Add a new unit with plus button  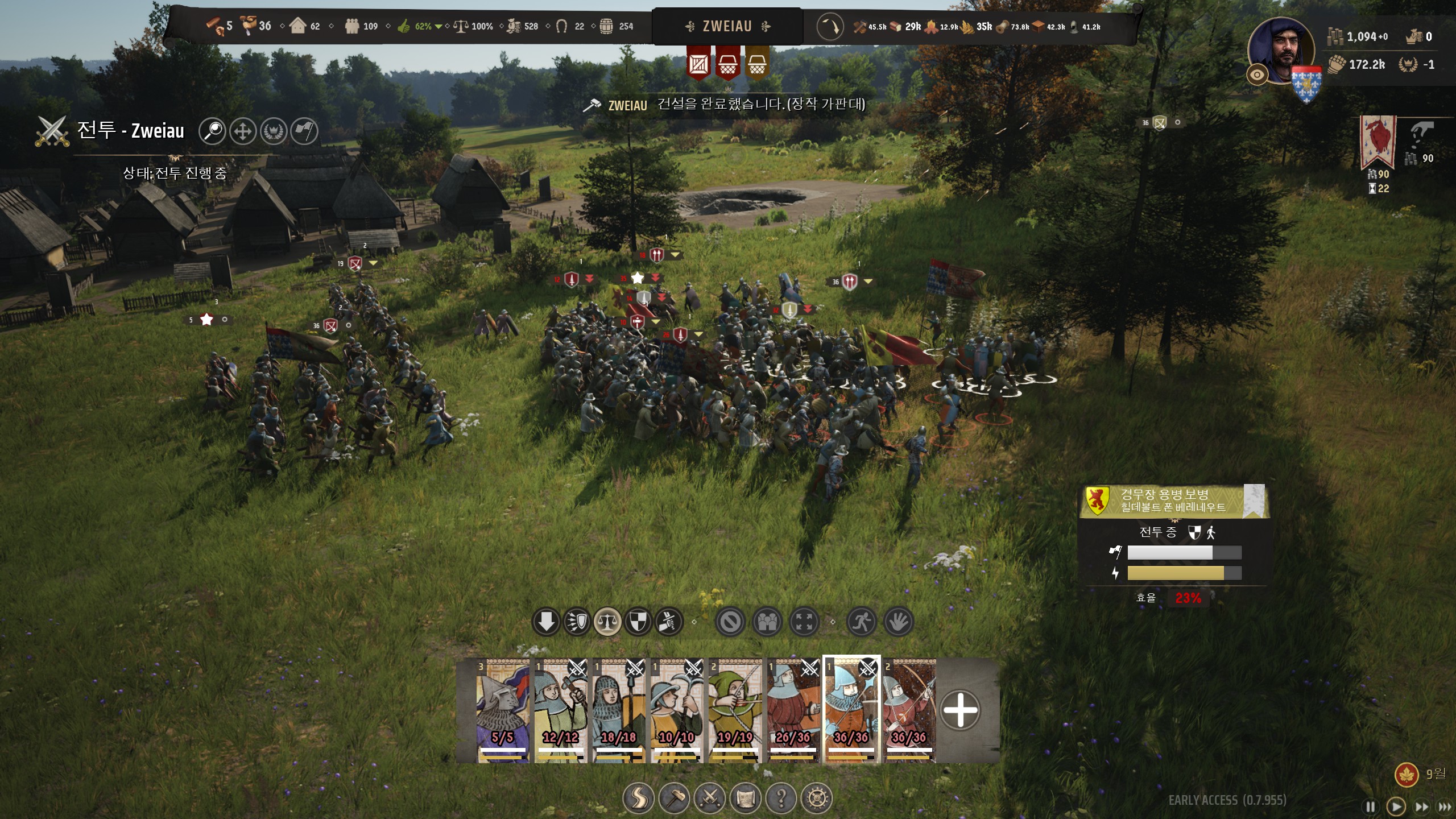tap(960, 710)
